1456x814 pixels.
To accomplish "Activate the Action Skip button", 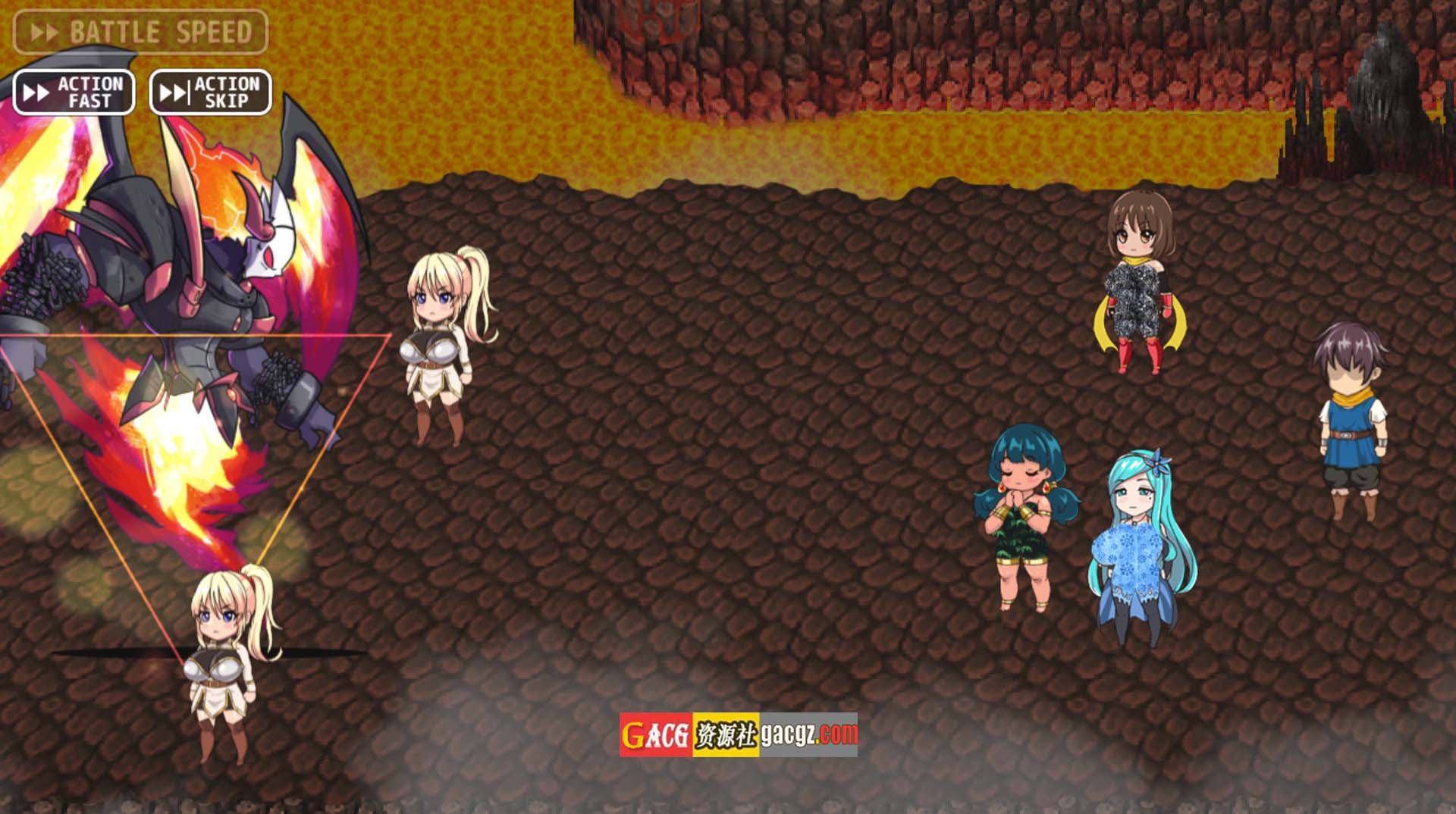I will [210, 92].
